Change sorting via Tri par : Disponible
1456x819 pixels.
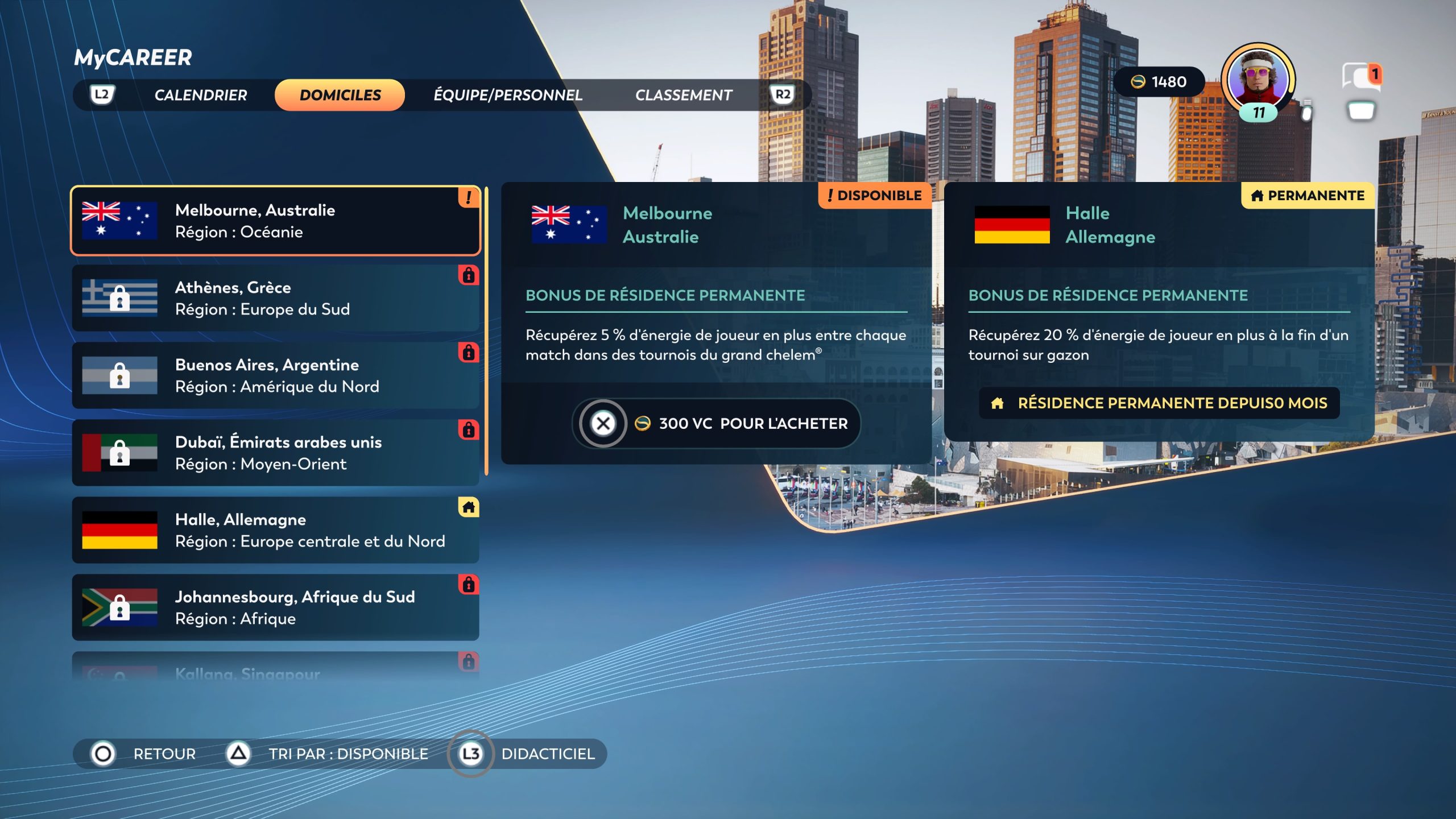click(x=328, y=754)
